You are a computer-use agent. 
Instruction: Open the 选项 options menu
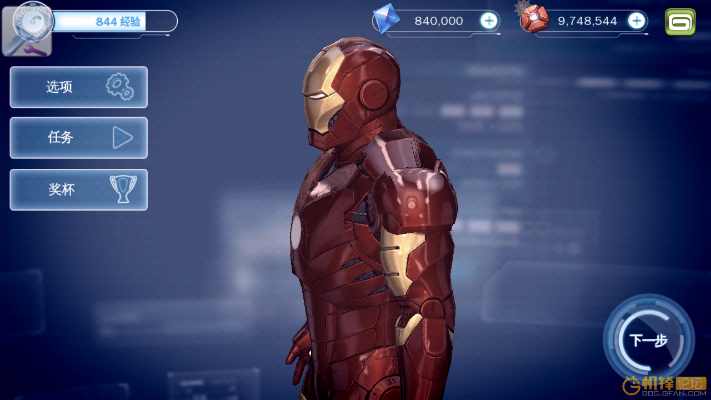(79, 87)
